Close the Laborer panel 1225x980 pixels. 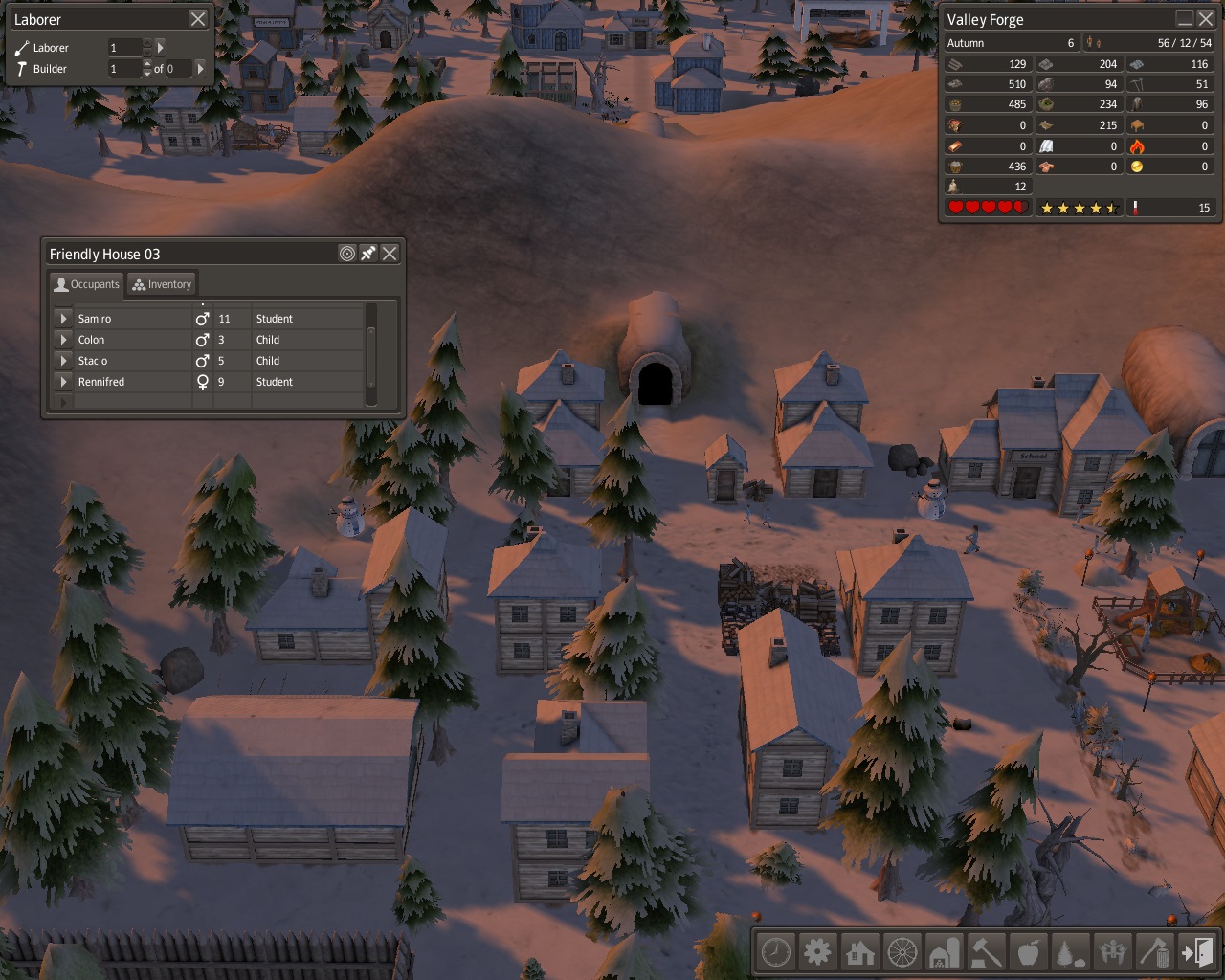pyautogui.click(x=197, y=19)
